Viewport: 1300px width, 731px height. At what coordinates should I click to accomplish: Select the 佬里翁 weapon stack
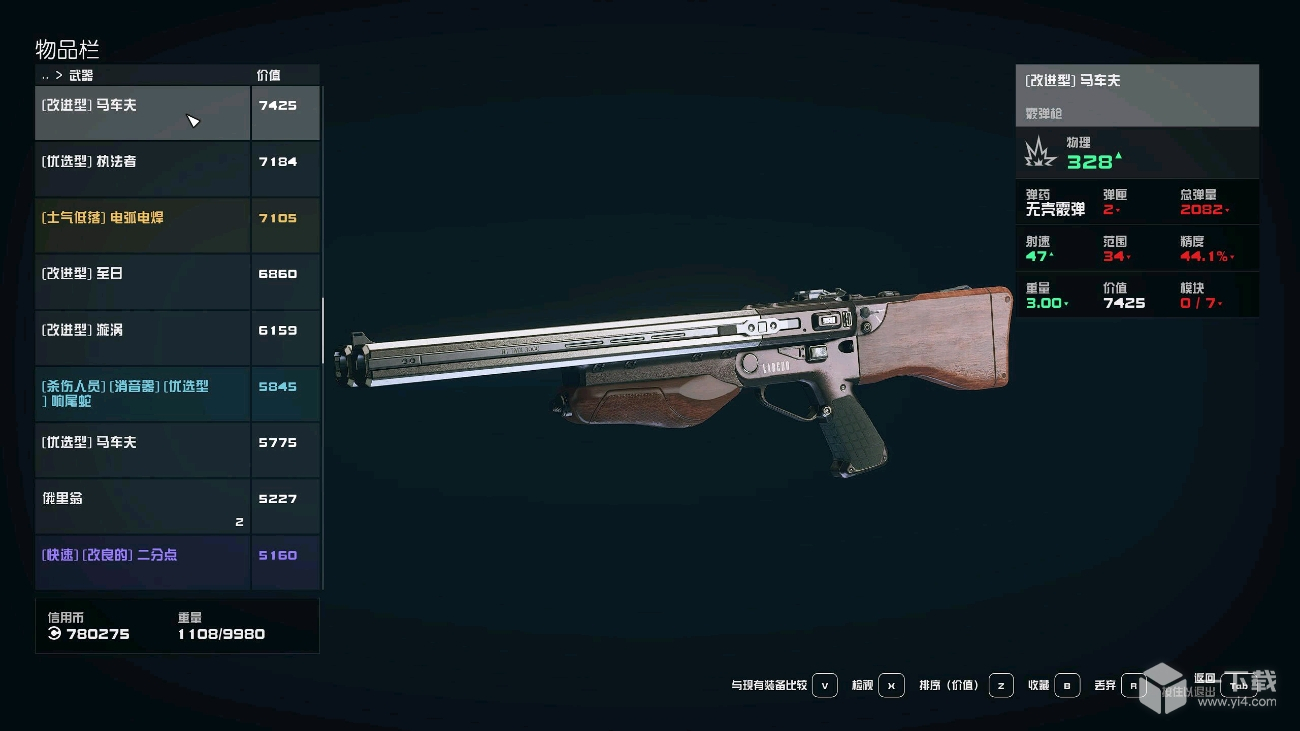point(143,505)
